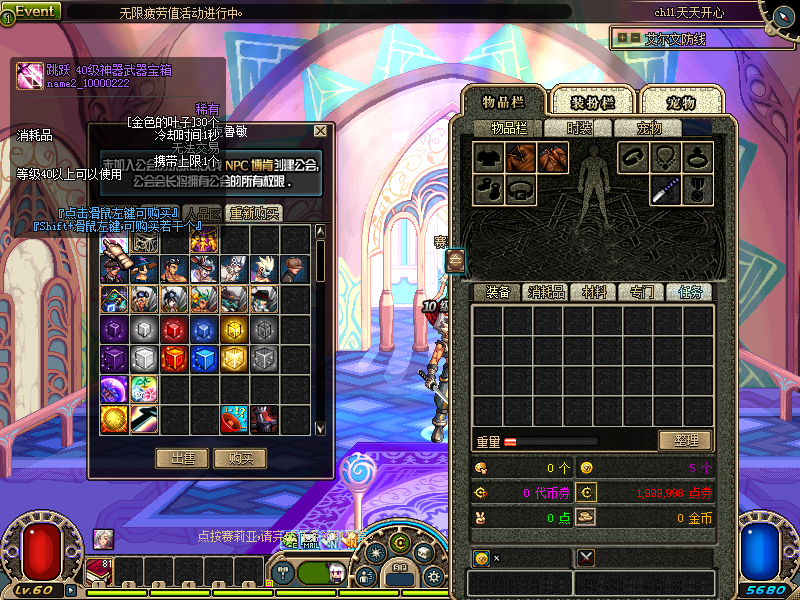
Task: Open the gear settings icon in the bottom menu
Action: pos(434,575)
